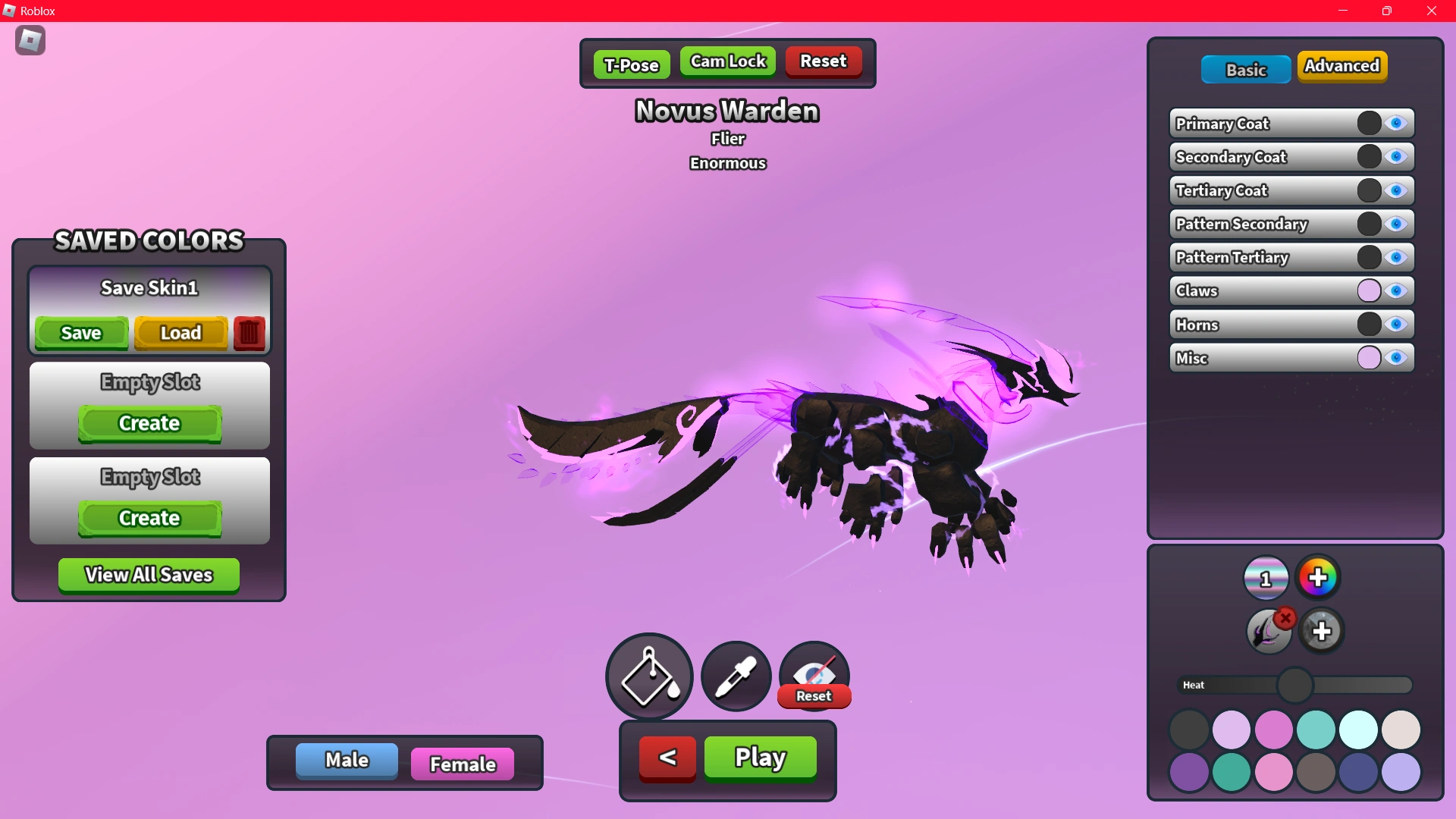This screenshot has height=819, width=1456.
Task: Add a new texture with the gray plus
Action: (x=1322, y=630)
